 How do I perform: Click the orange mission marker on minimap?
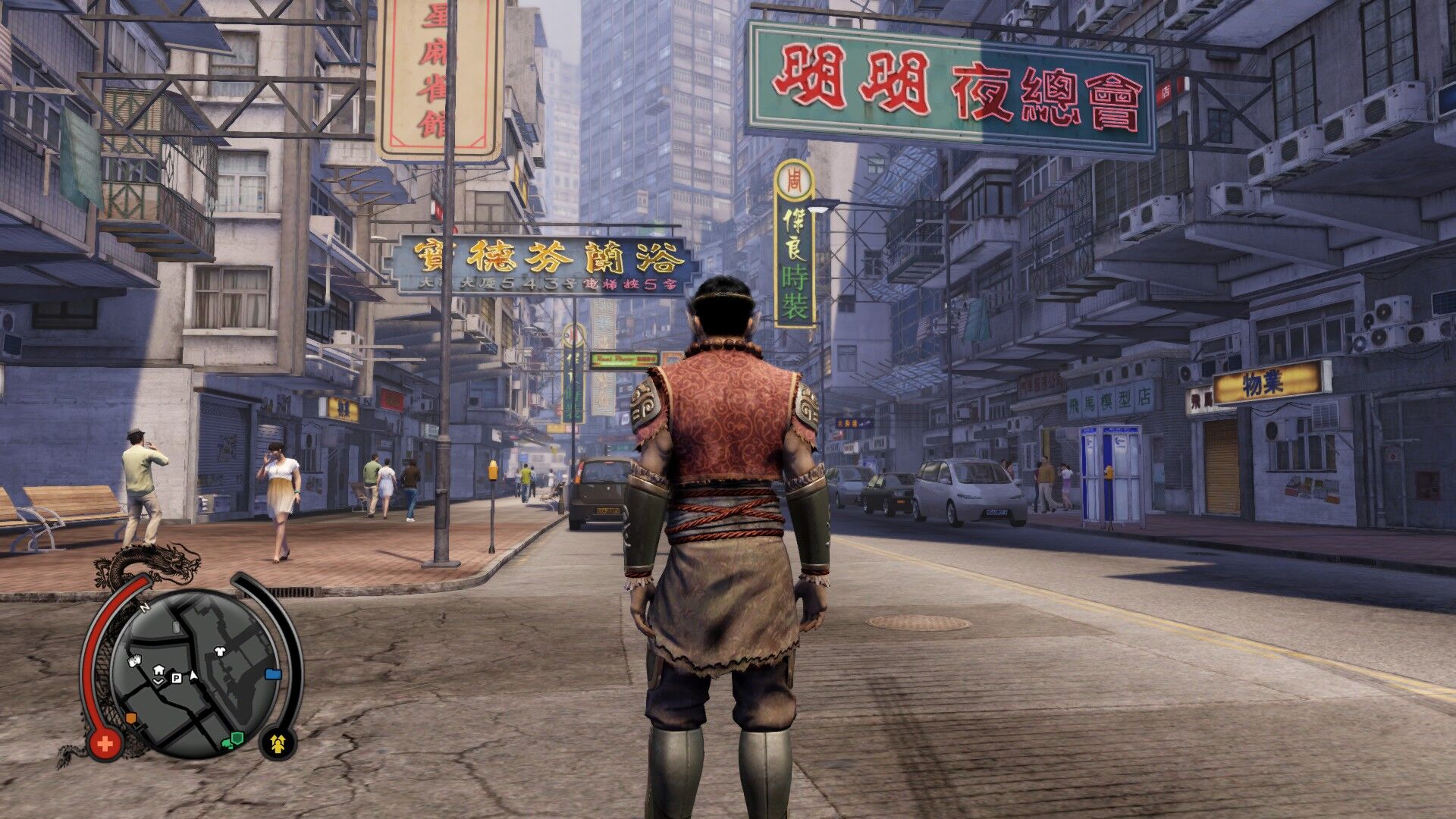[x=130, y=717]
